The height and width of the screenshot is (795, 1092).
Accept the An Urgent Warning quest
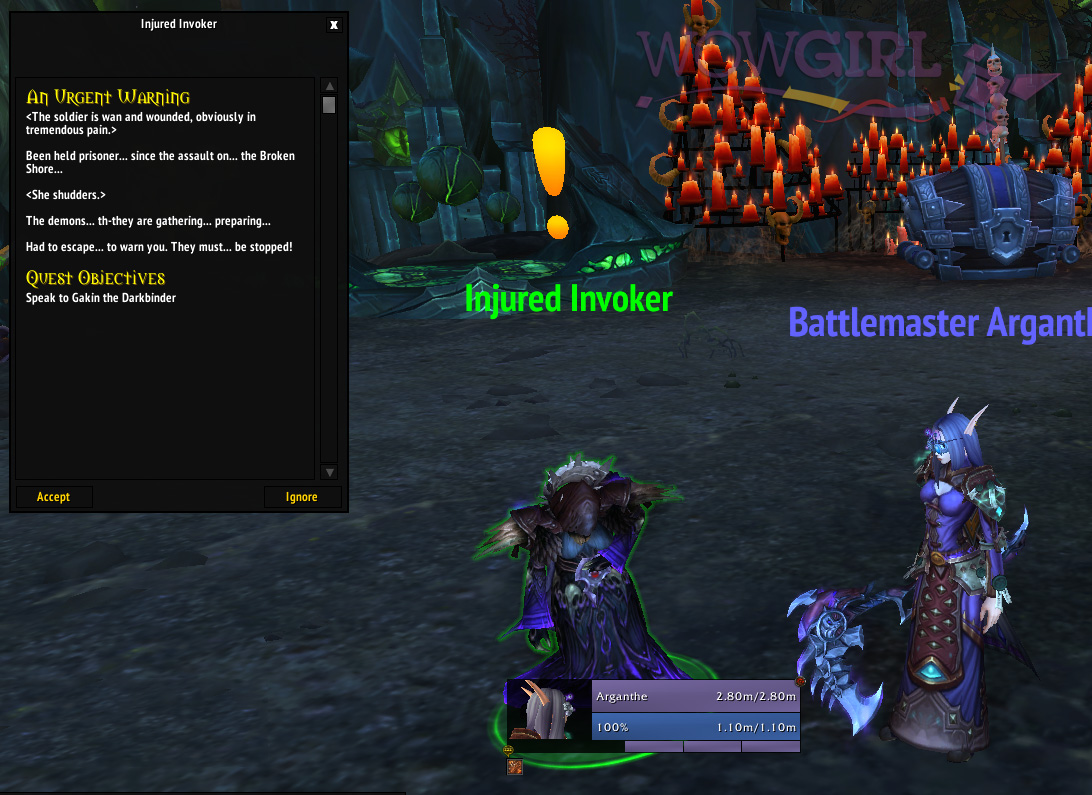coord(54,497)
